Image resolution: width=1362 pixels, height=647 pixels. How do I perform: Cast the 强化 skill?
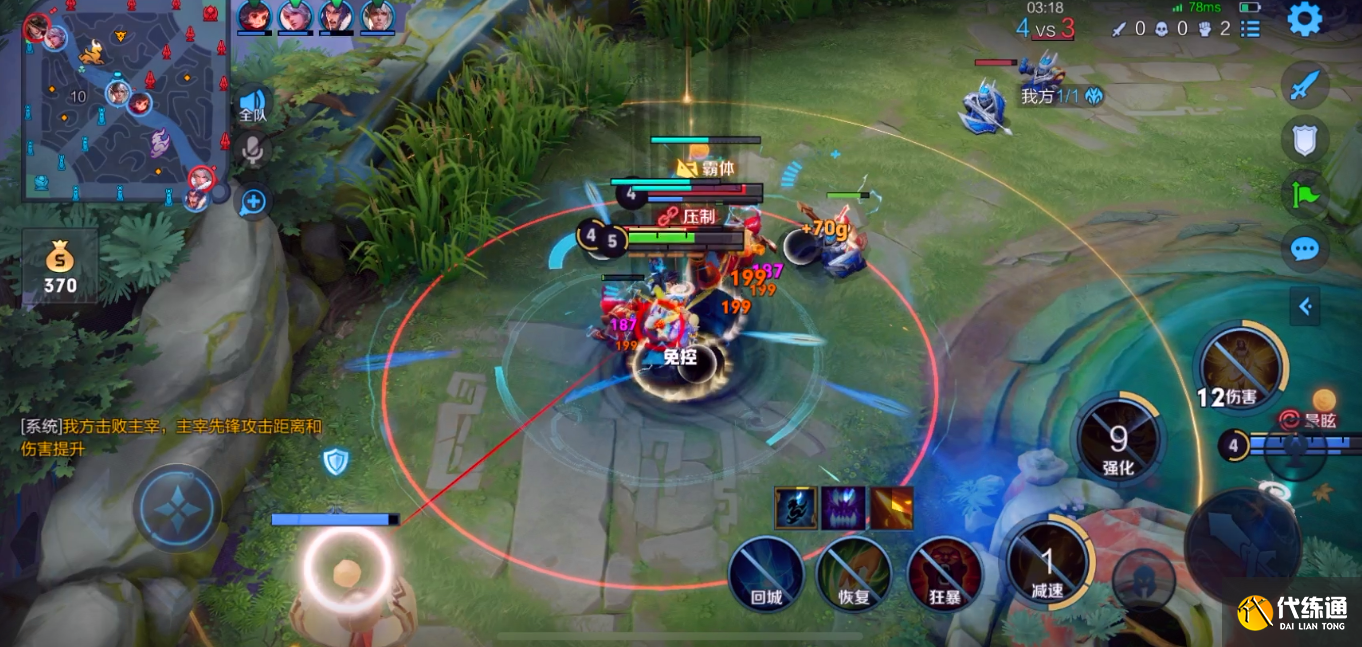click(x=1118, y=438)
